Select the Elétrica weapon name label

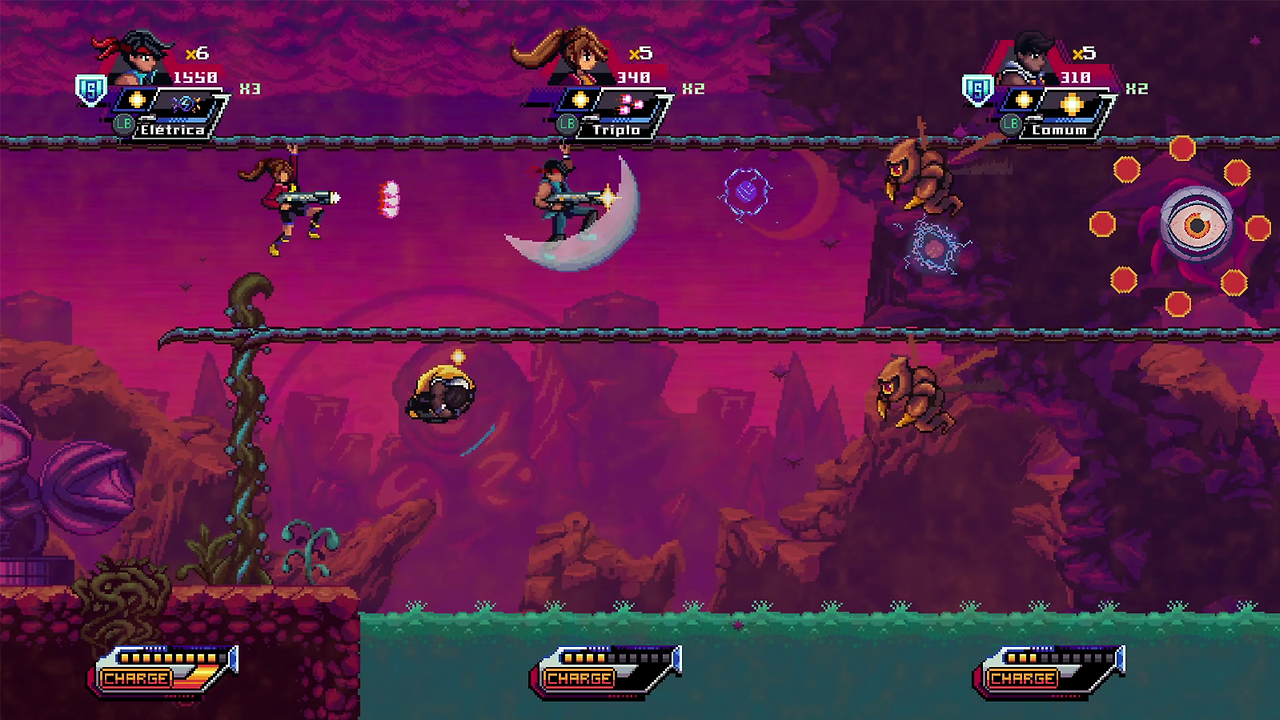pyautogui.click(x=171, y=130)
